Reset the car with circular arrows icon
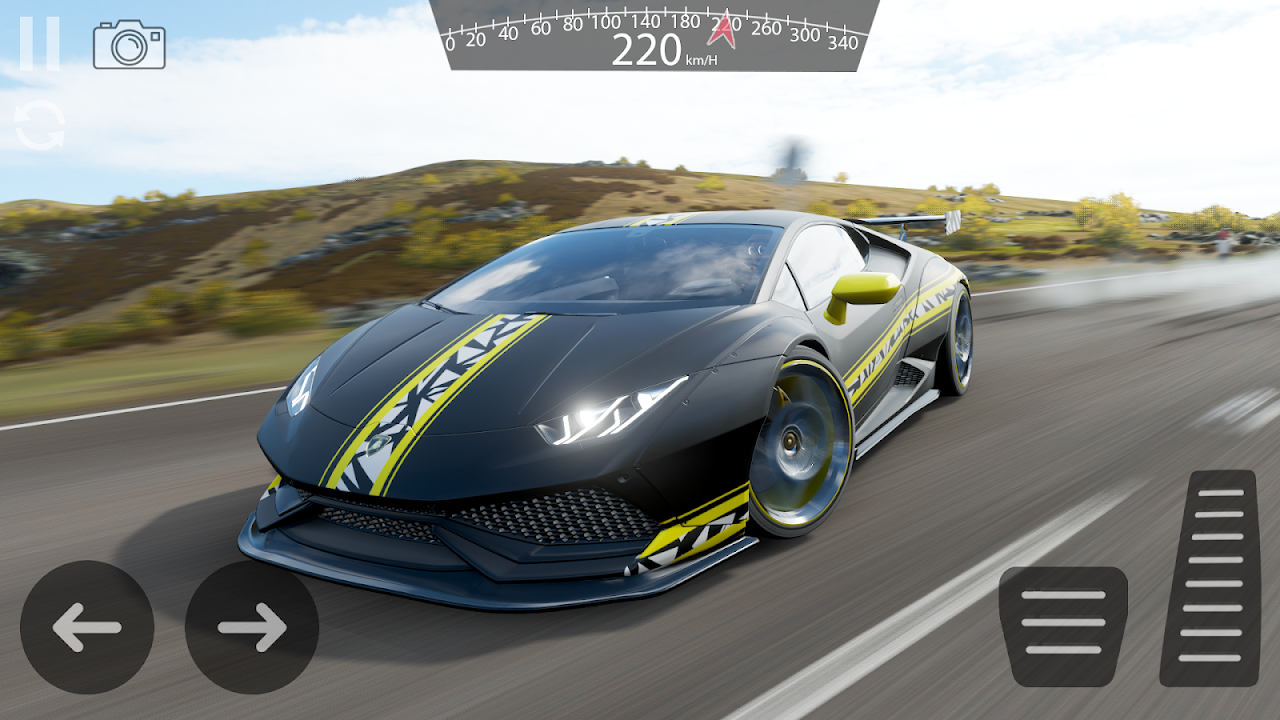This screenshot has width=1280, height=720. (x=40, y=128)
